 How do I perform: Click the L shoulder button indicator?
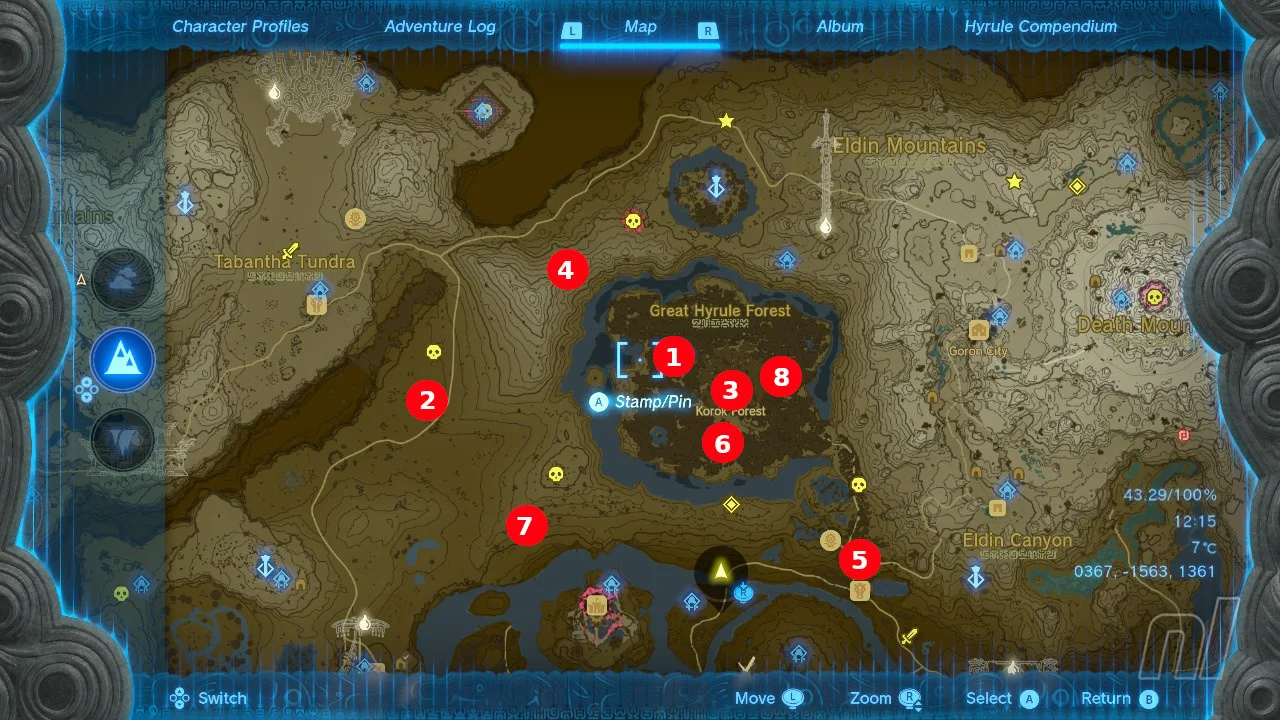tap(572, 31)
